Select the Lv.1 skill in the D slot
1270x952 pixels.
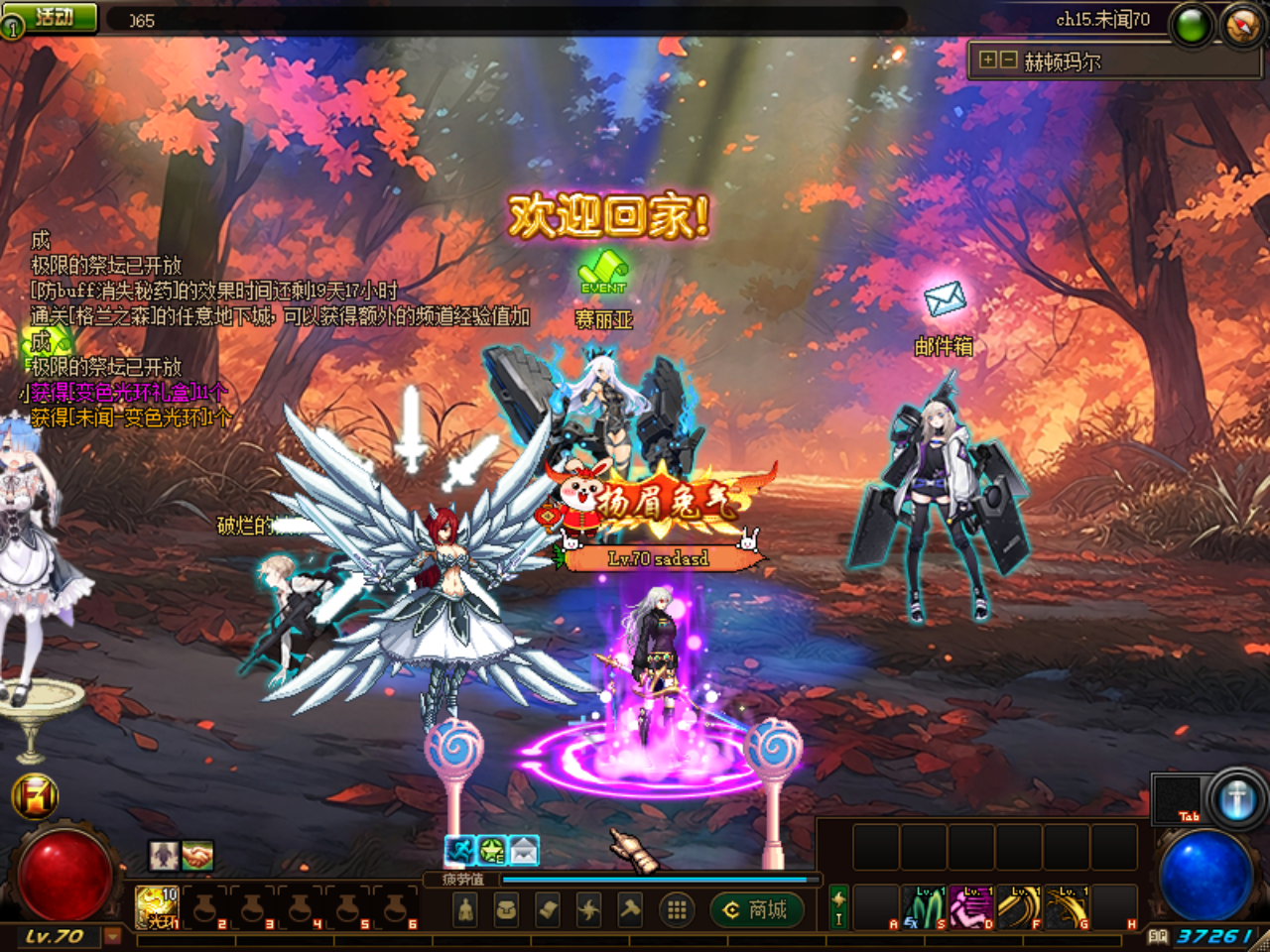[x=970, y=907]
